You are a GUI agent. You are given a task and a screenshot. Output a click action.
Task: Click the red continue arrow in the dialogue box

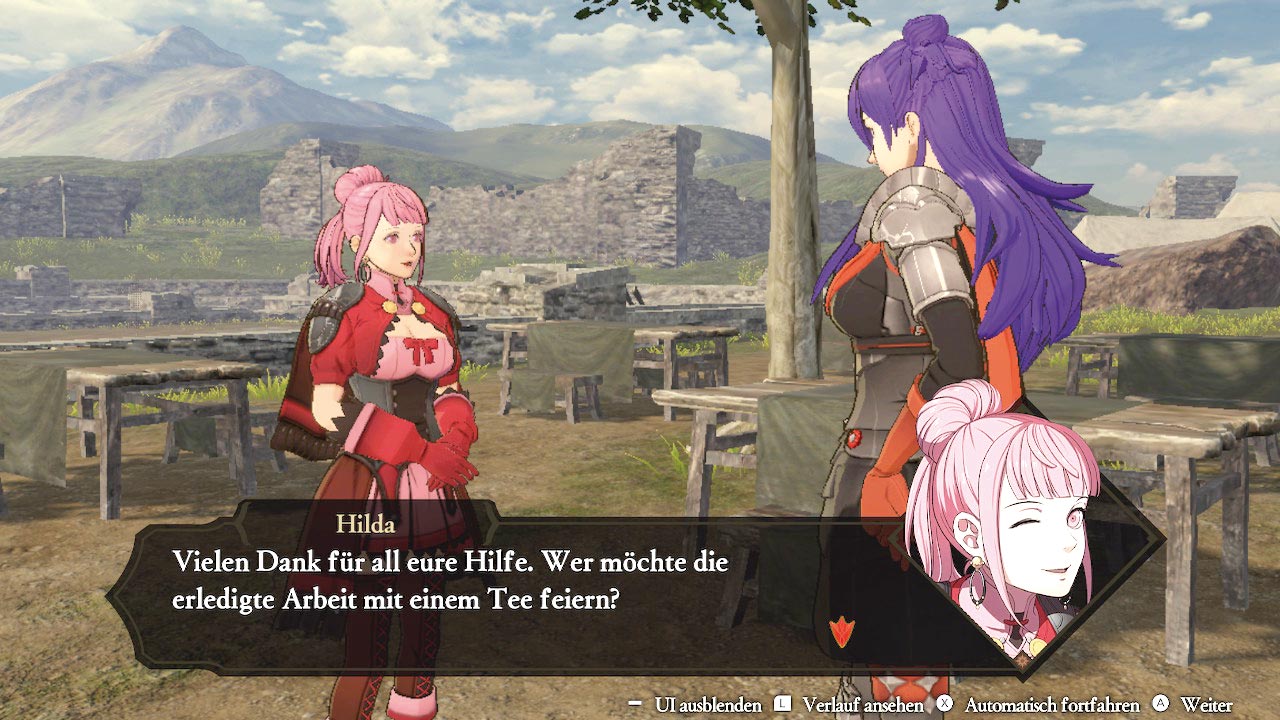[842, 632]
